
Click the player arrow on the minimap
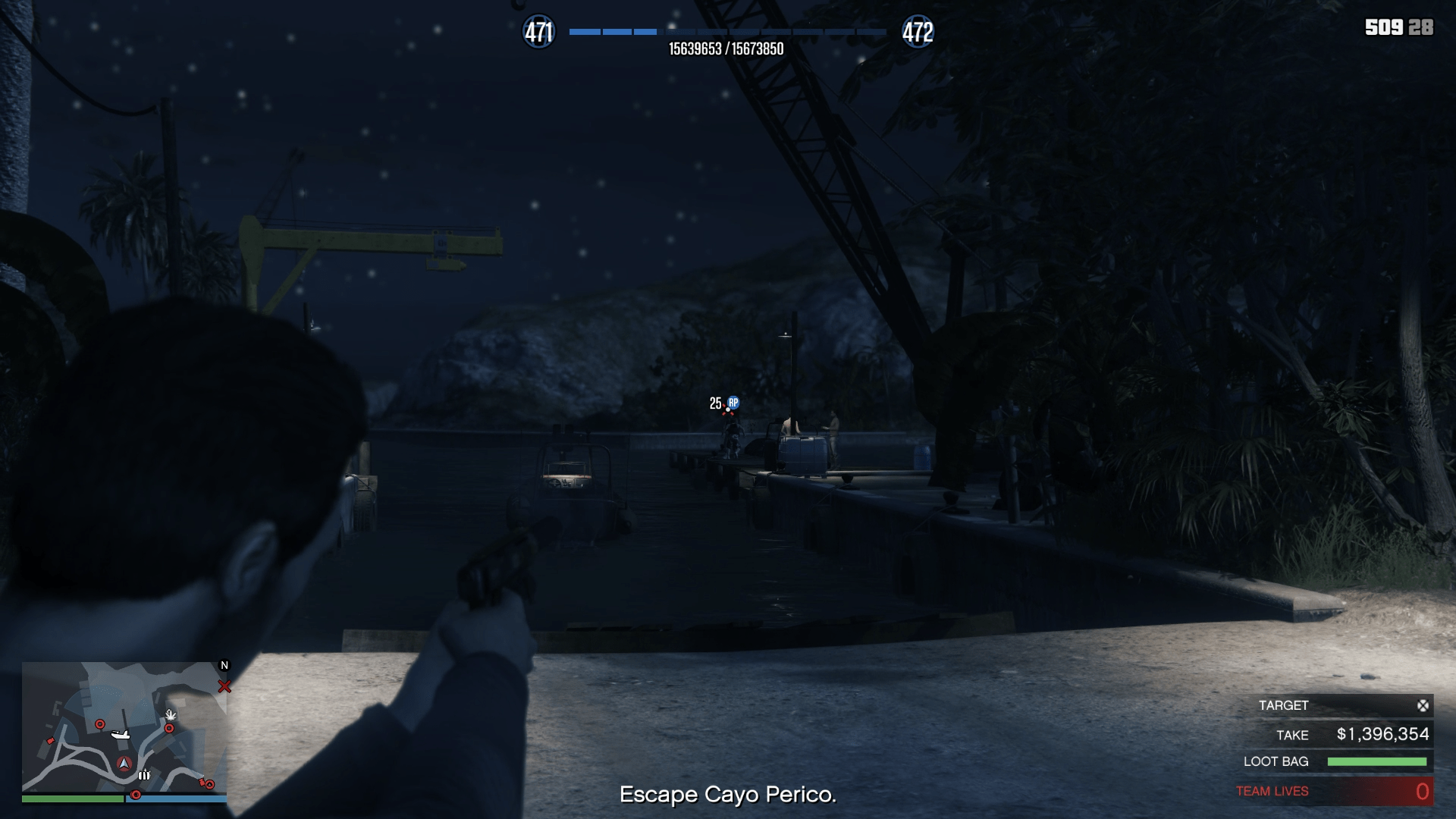pos(124,764)
